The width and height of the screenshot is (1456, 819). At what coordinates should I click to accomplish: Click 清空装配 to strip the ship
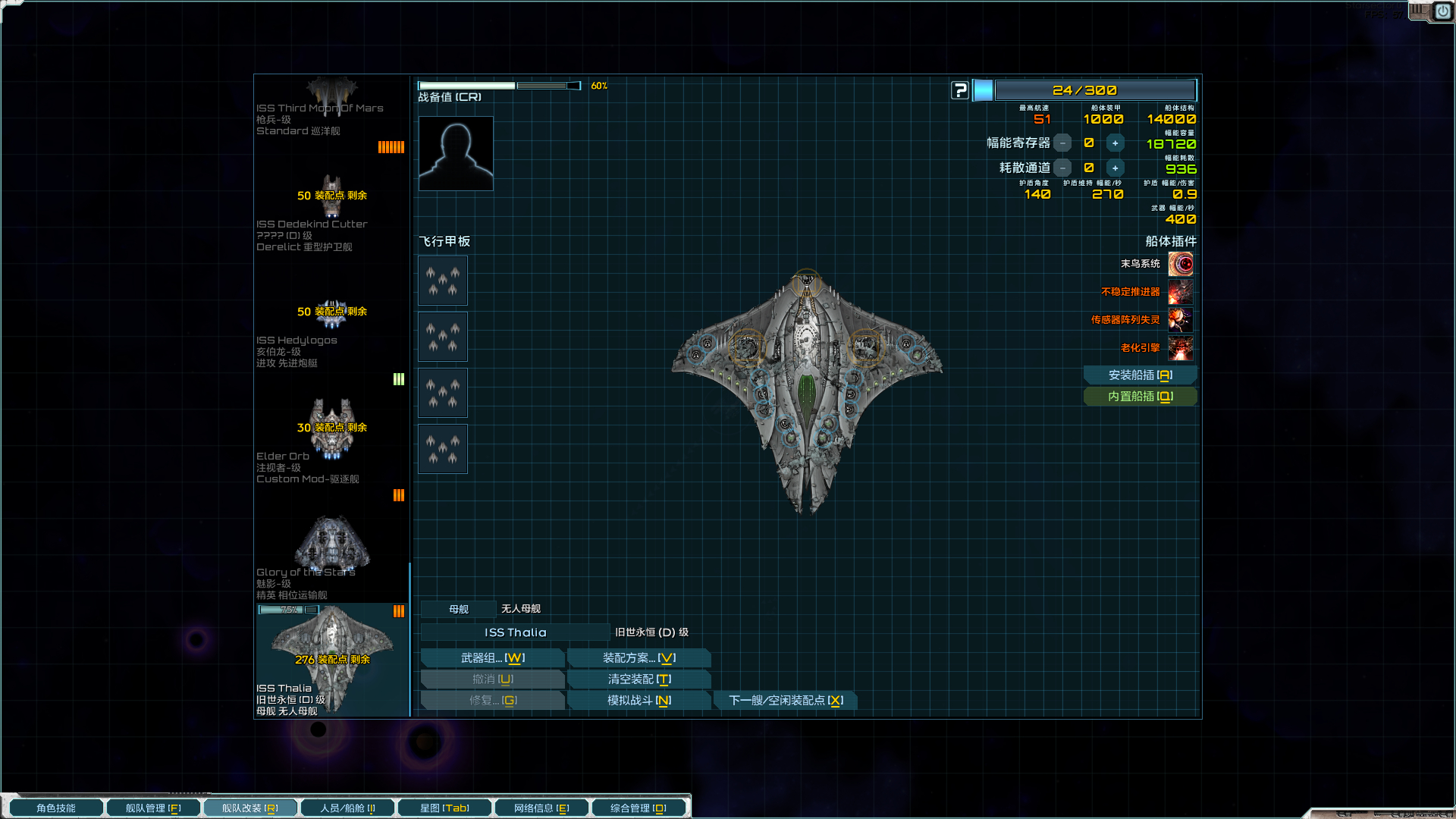[x=639, y=679]
